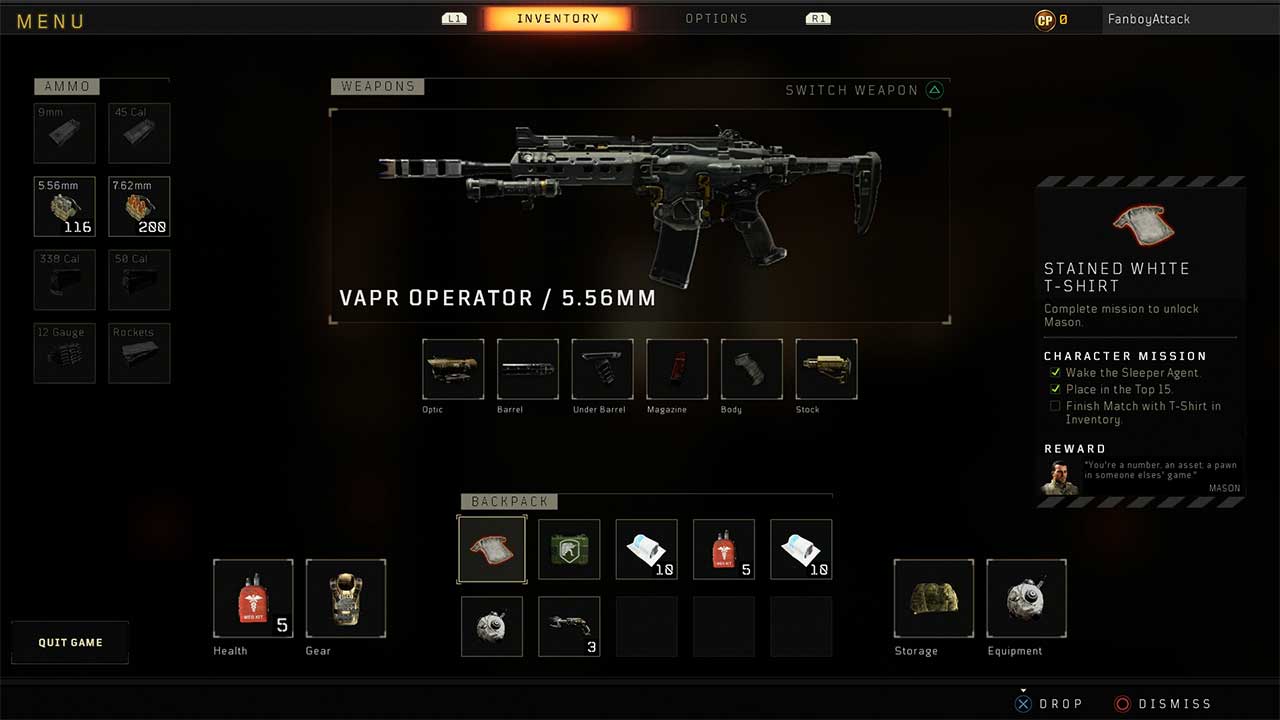Viewport: 1280px width, 720px height.
Task: Open the Equipment item slot
Action: click(x=1026, y=598)
